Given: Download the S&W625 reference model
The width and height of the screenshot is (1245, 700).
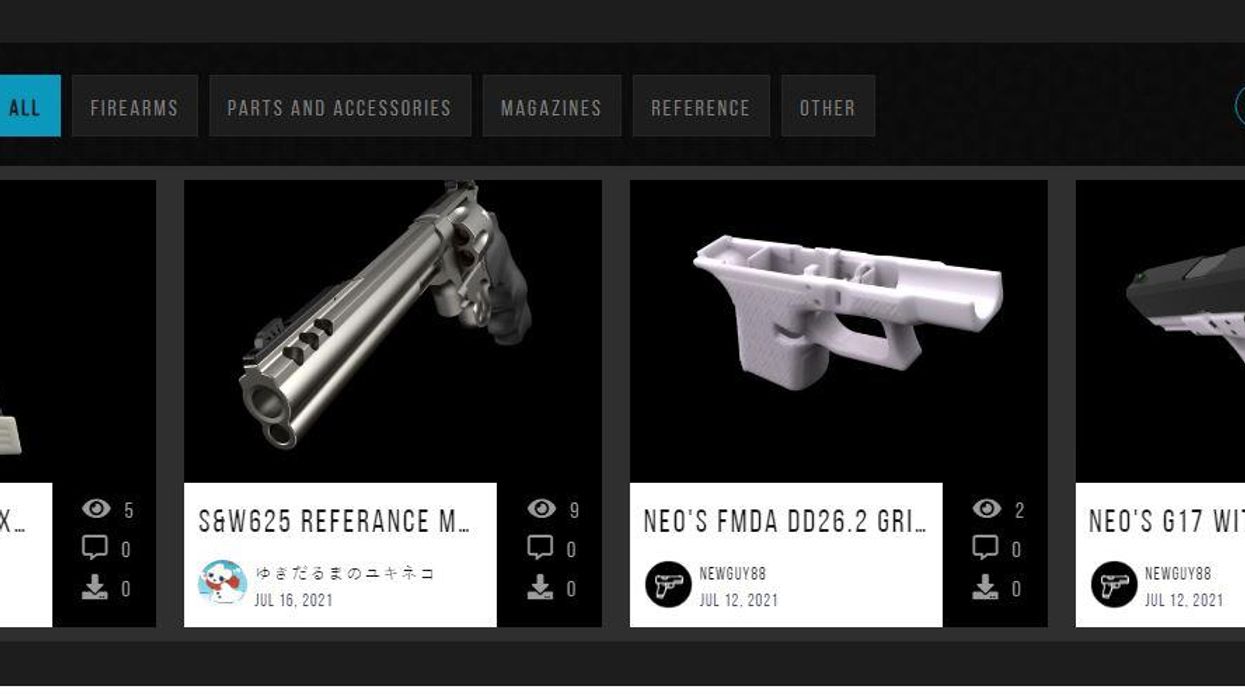Looking at the screenshot, I should (540, 587).
